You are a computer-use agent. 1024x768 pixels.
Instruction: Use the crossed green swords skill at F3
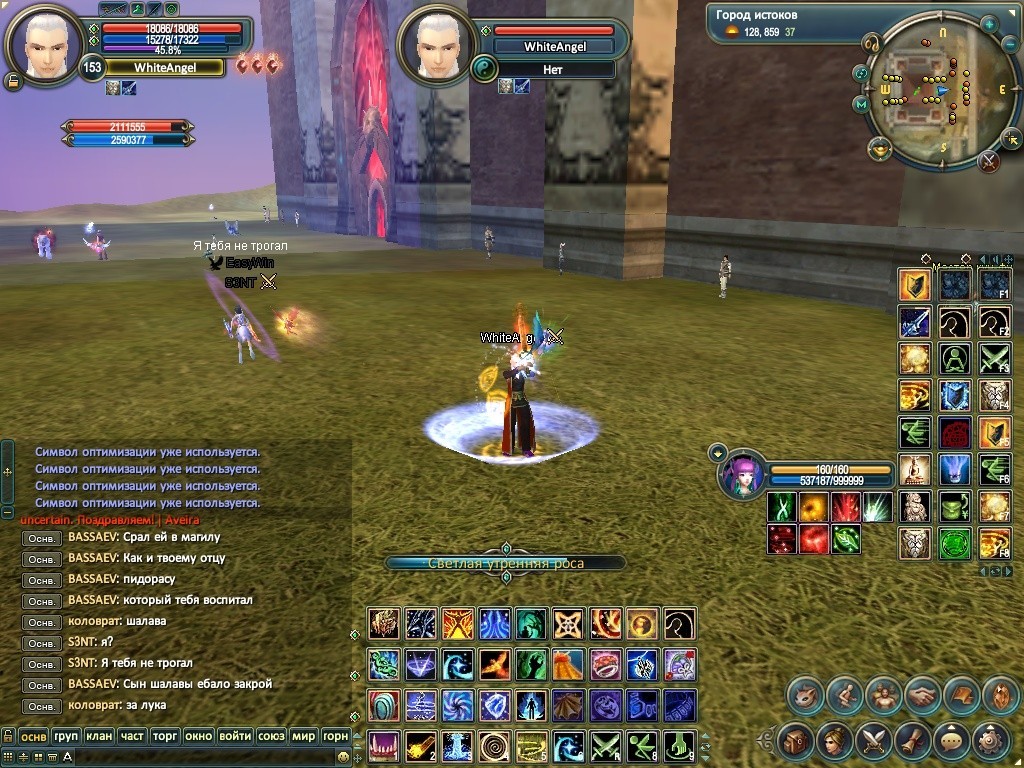pos(994,358)
